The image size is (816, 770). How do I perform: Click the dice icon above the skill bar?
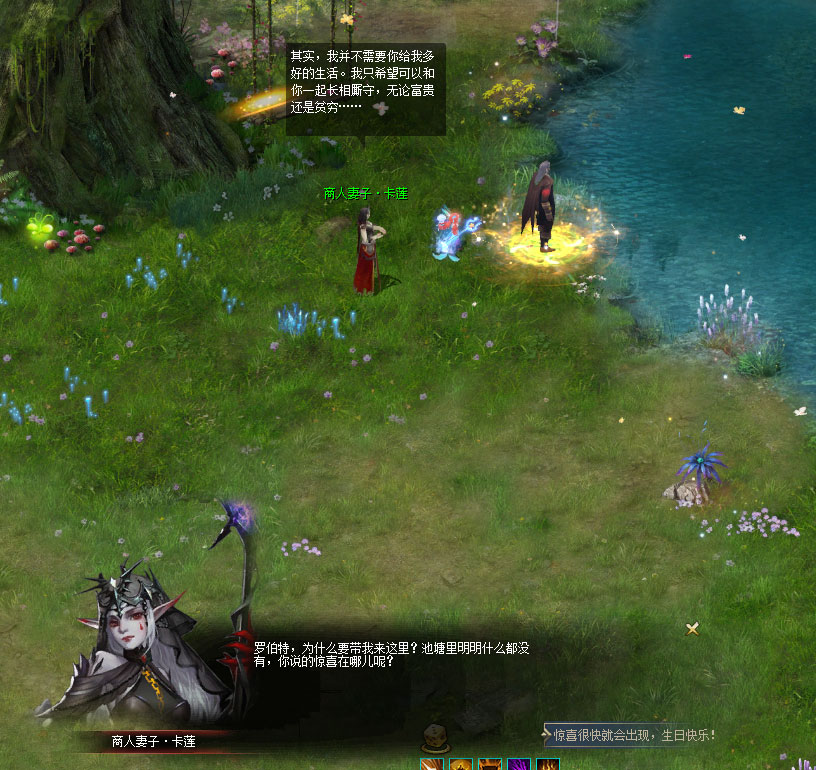tap(433, 739)
